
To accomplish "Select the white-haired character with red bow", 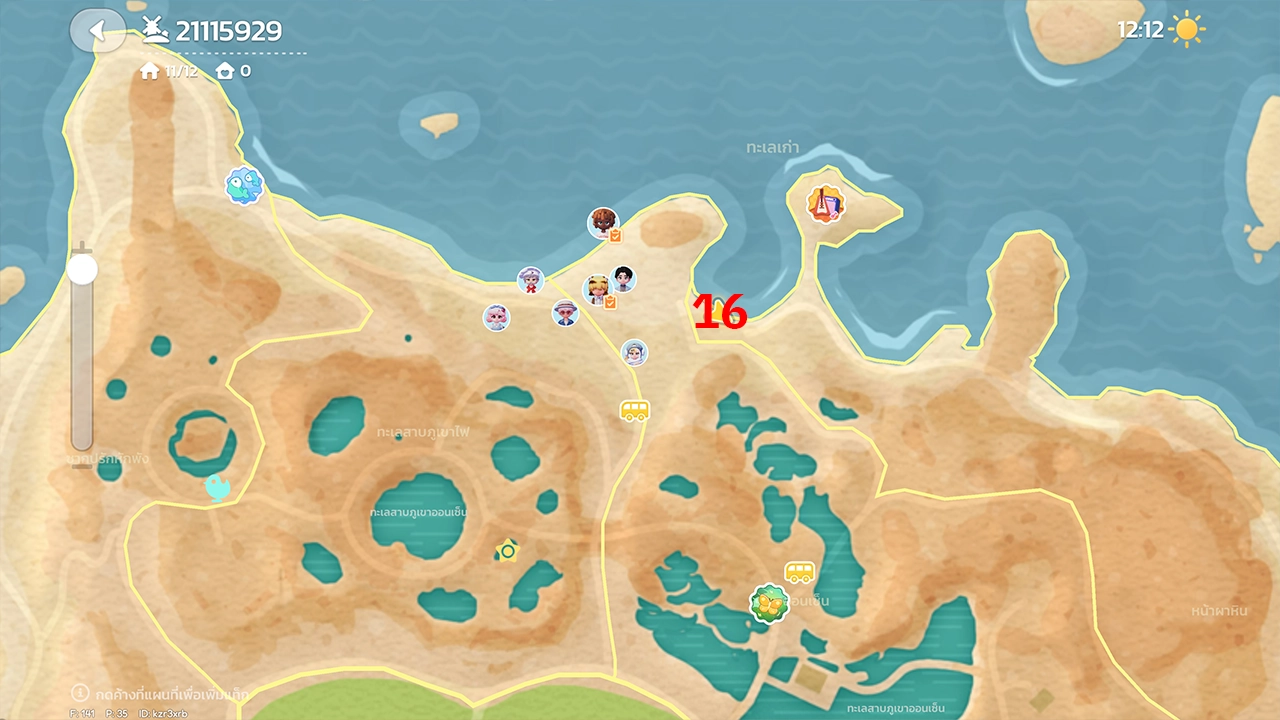I will click(x=530, y=280).
